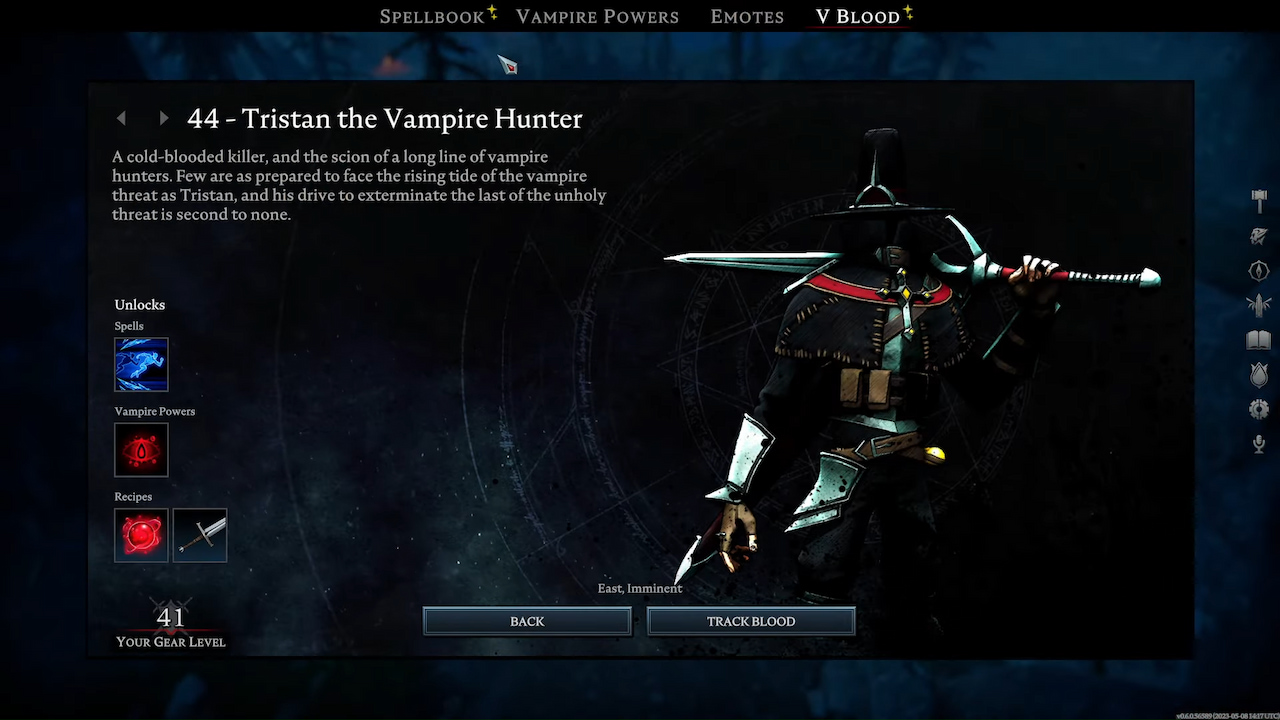1280x720 pixels.
Task: Select the Emotes tab
Action: point(747,17)
